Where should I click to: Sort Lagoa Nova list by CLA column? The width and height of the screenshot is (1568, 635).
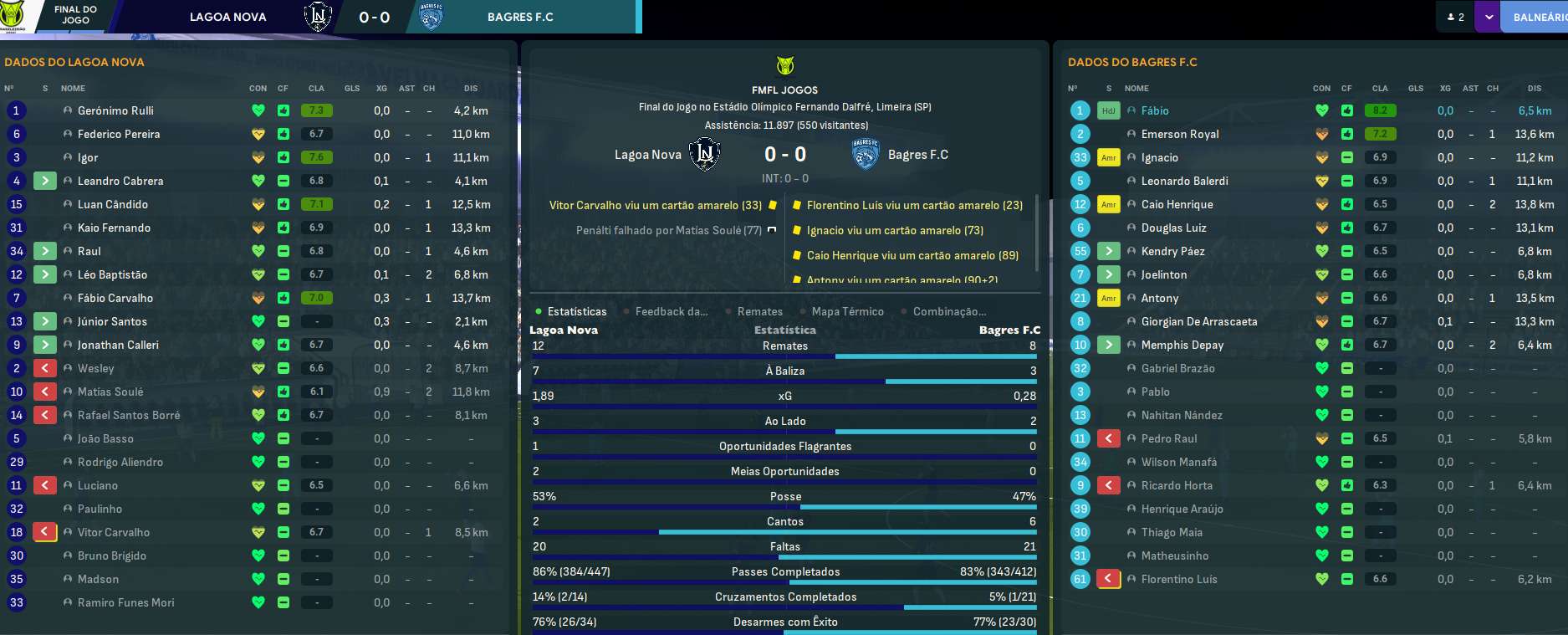[x=316, y=88]
